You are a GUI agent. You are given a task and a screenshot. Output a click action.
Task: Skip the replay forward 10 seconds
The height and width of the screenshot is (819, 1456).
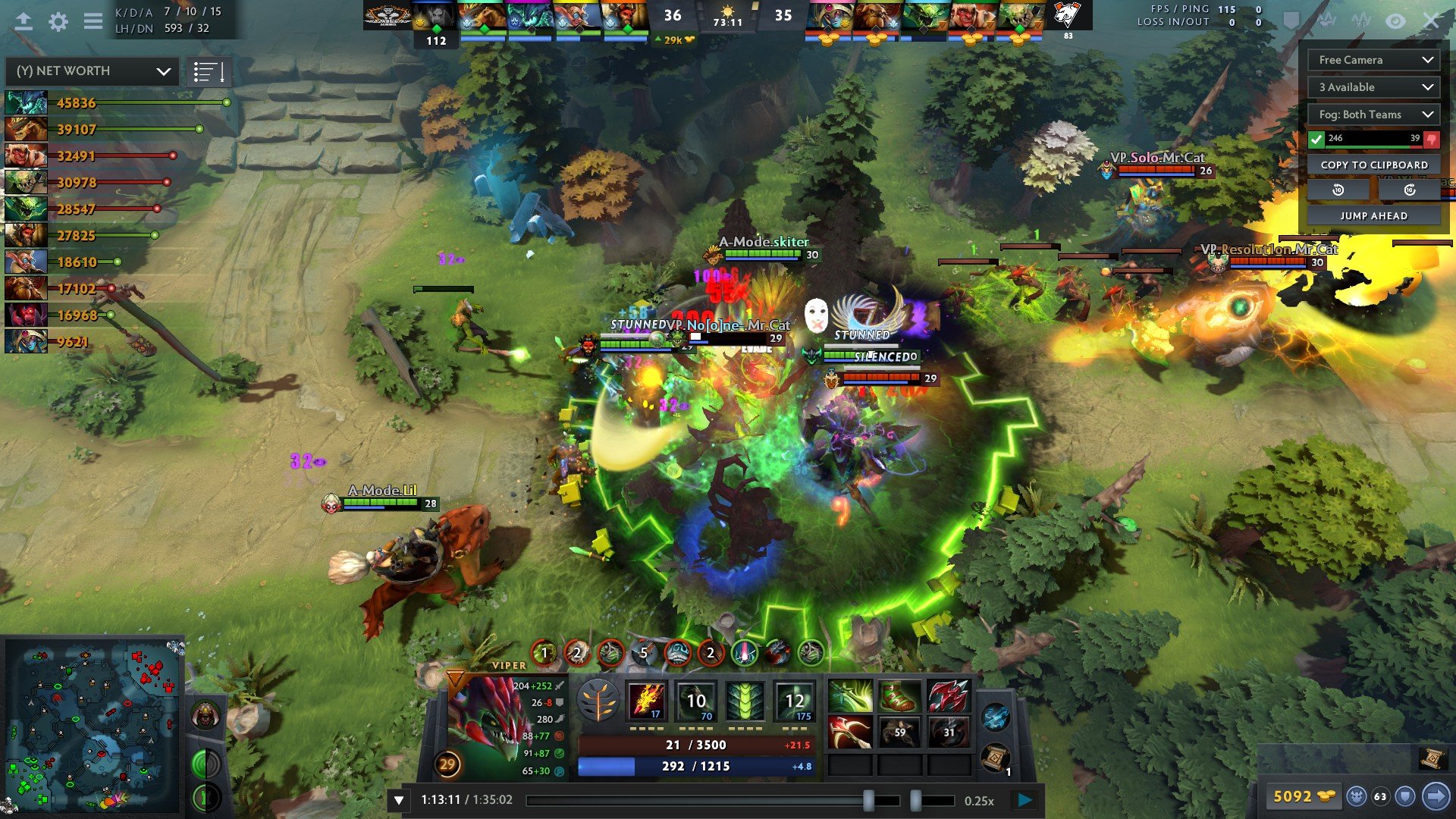[1409, 190]
